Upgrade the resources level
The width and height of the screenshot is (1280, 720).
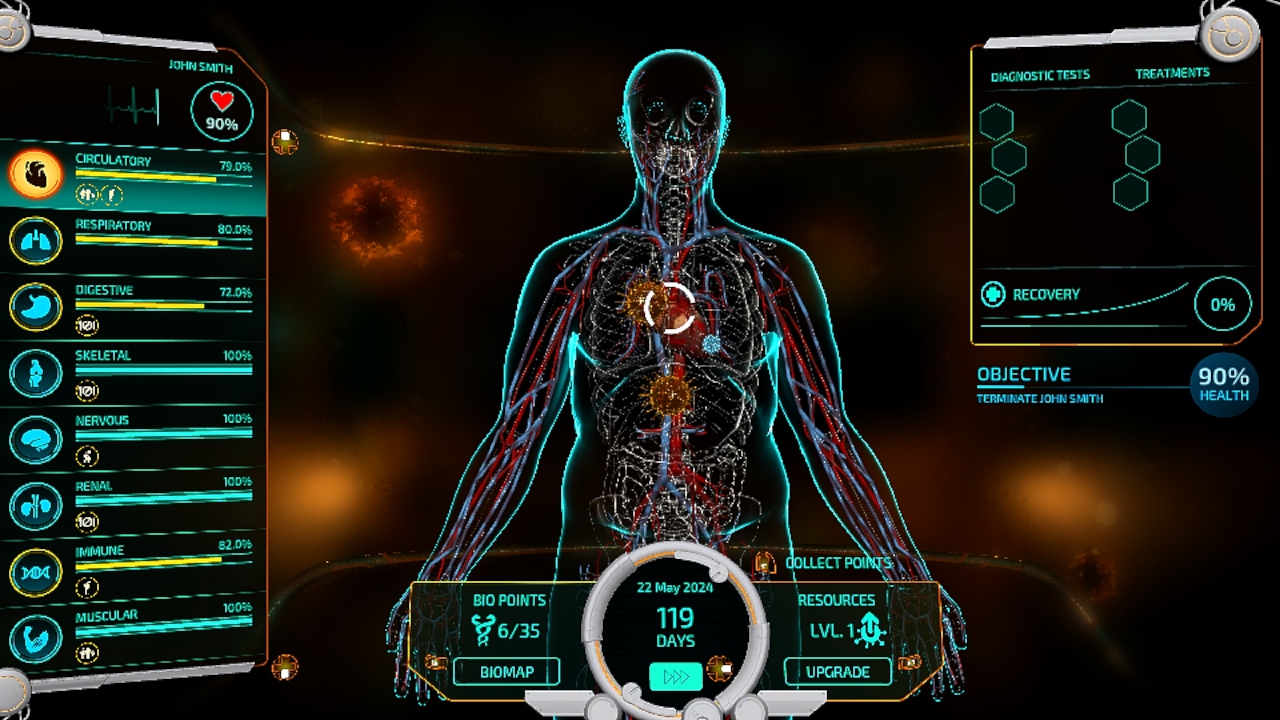click(x=837, y=671)
